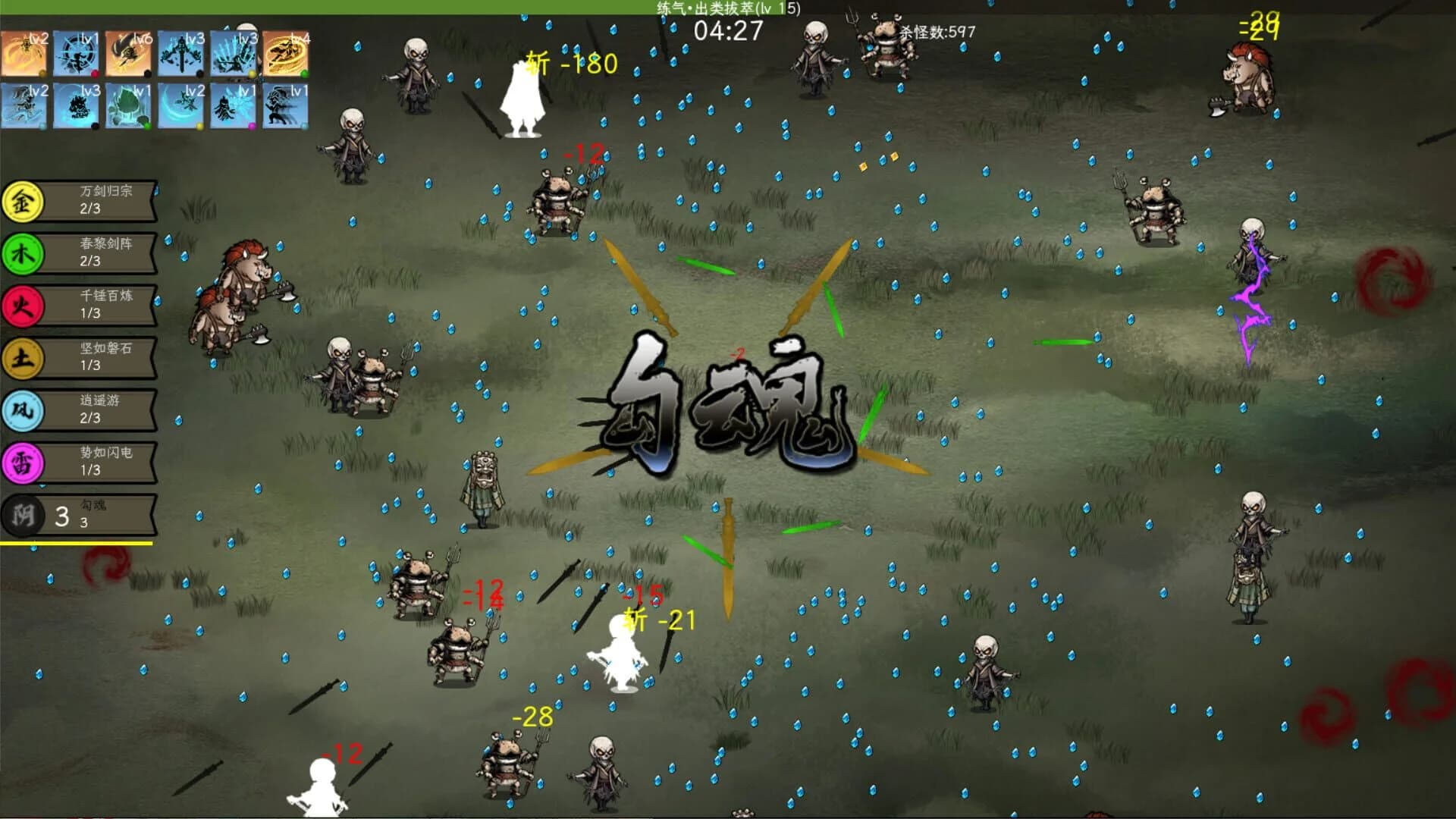Select the lv3 sword cross skill icon
Image resolution: width=1456 pixels, height=819 pixels.
180,53
